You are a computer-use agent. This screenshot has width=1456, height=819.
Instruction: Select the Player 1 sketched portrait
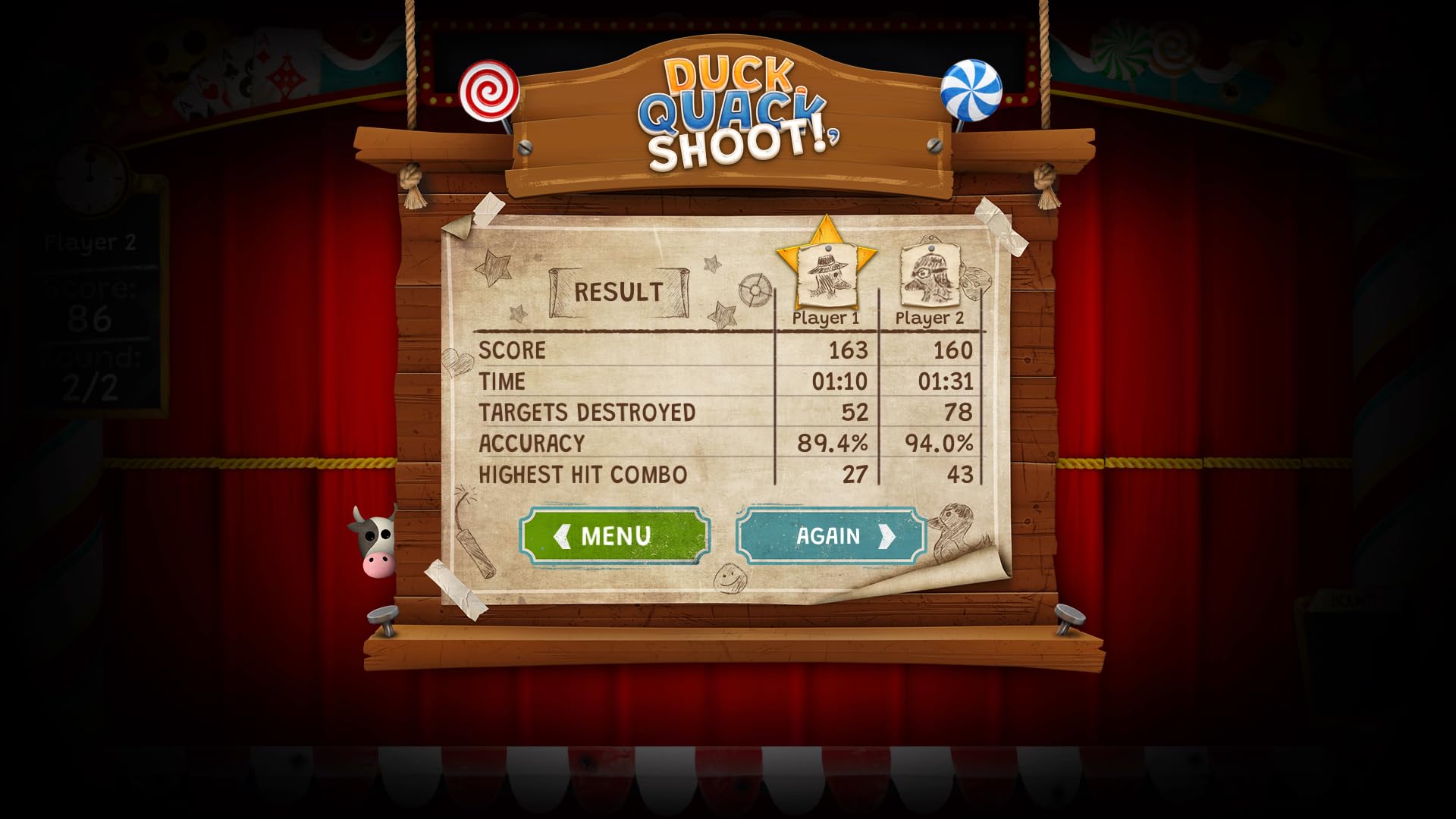pos(827,277)
